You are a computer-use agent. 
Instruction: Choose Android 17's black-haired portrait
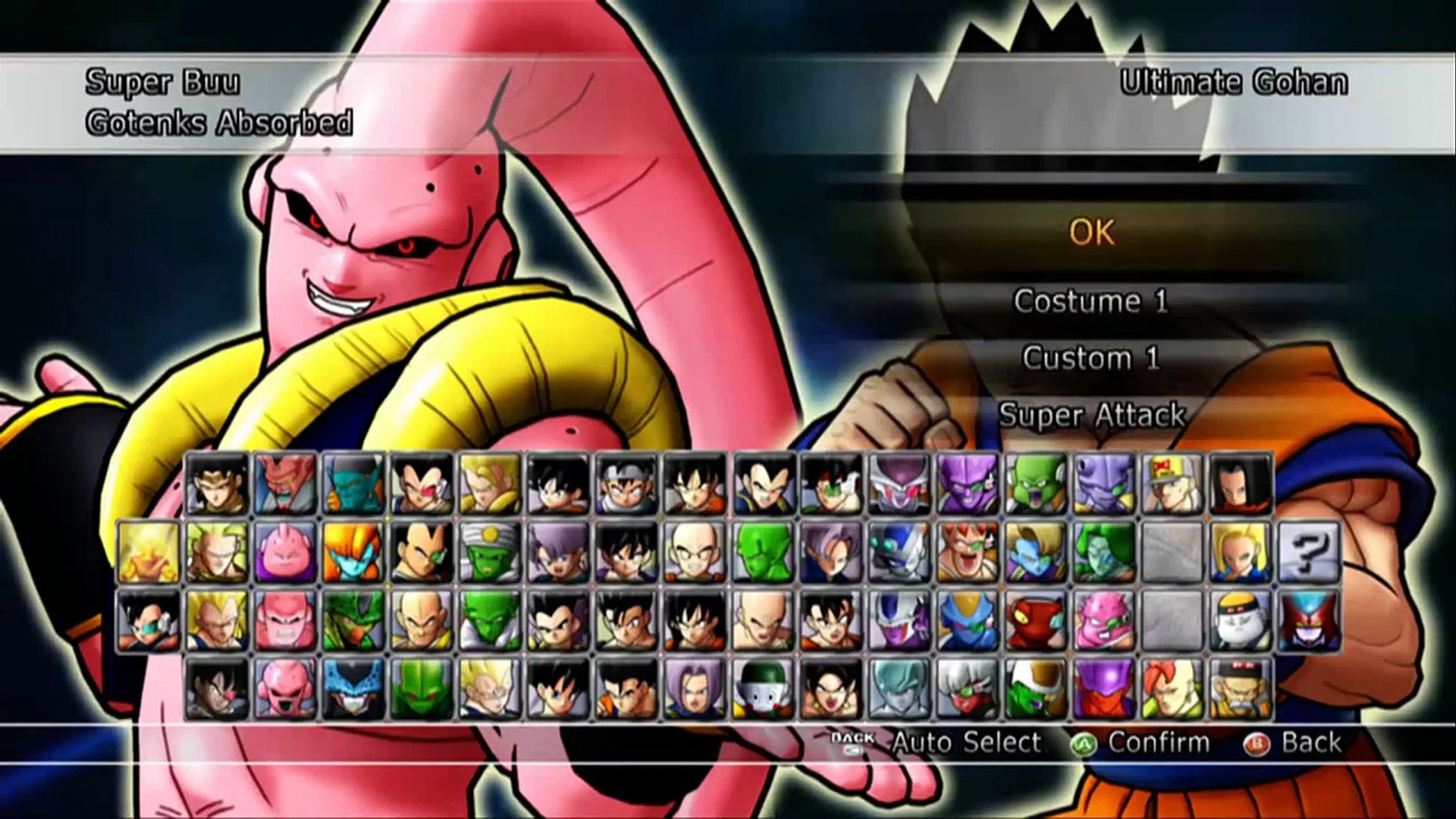(1241, 483)
